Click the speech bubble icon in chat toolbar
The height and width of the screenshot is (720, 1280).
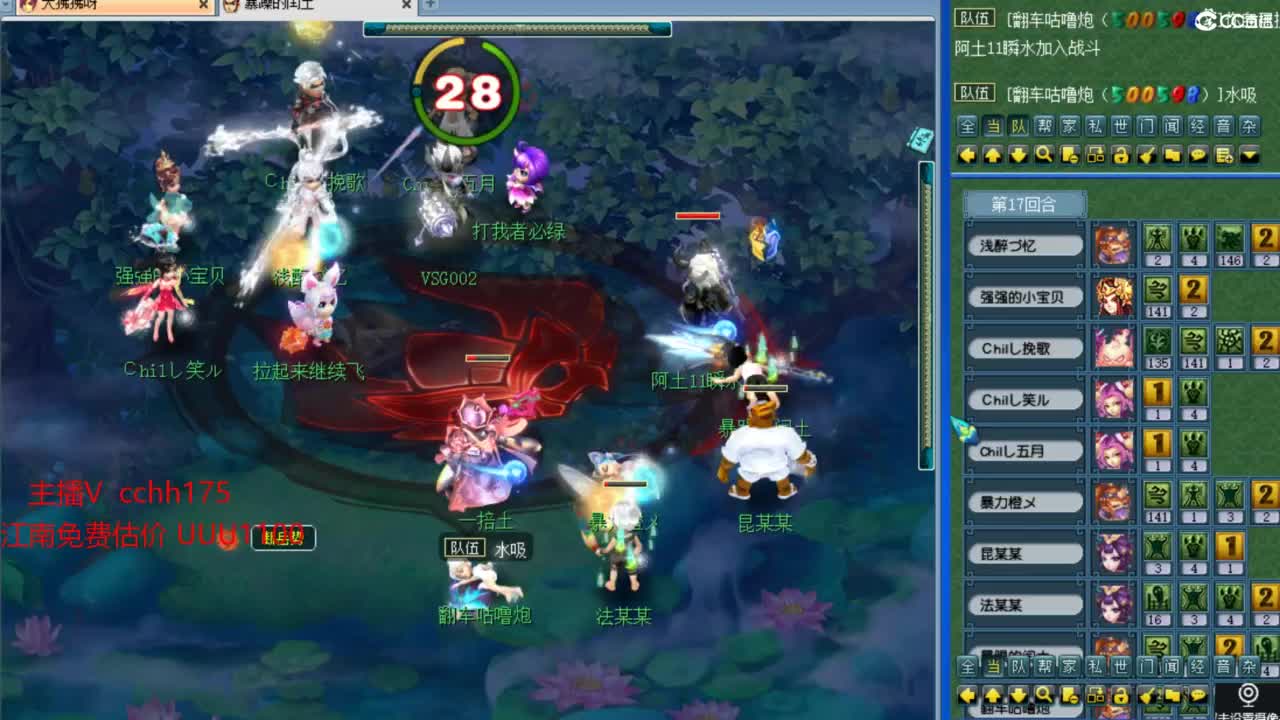coord(1197,155)
